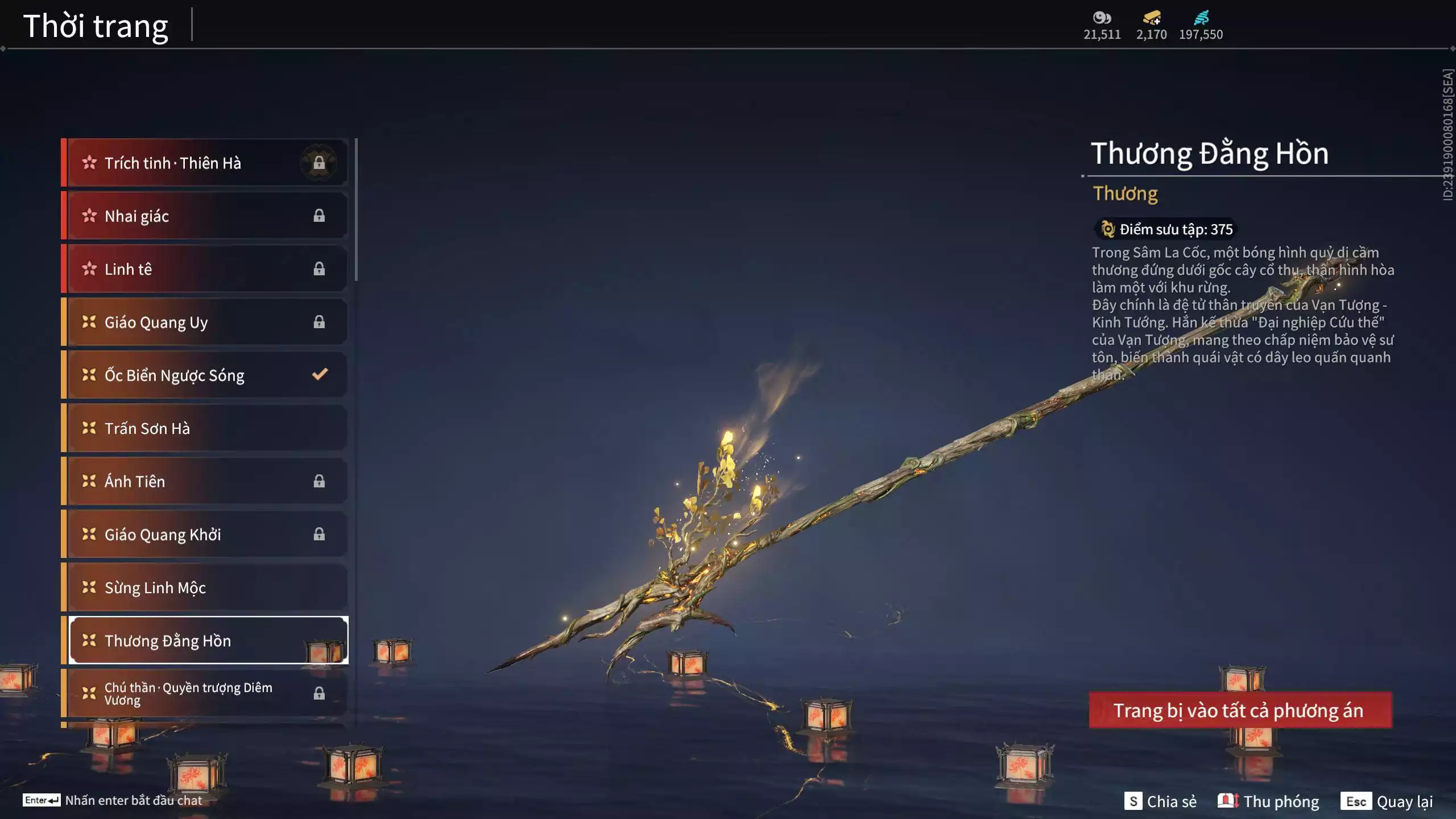Viewport: 1456px width, 819px height.
Task: Preview the Giáo Quang Khởi skin
Action: pos(205,535)
